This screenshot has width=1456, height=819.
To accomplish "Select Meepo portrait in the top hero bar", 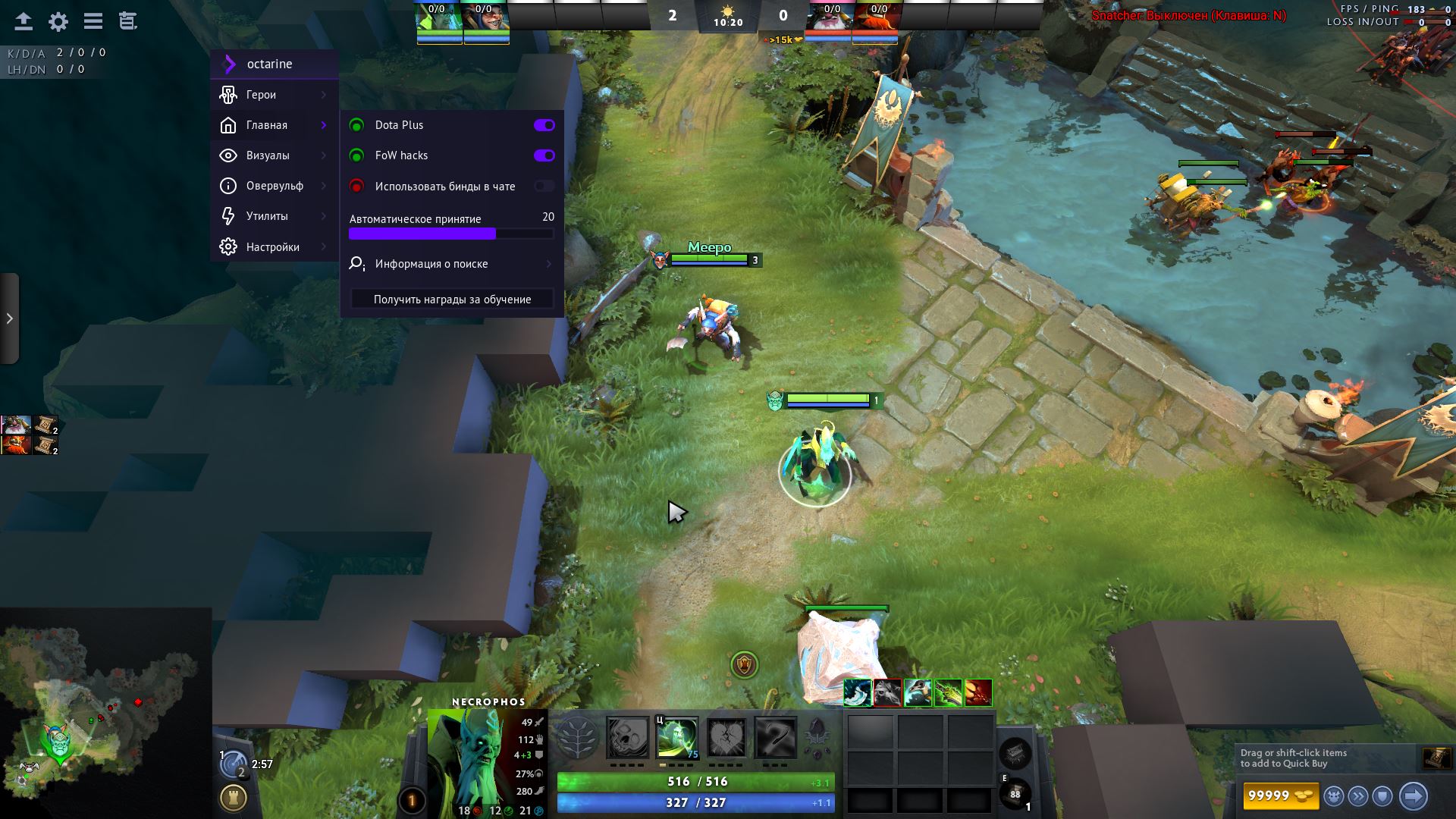I will 486,21.
